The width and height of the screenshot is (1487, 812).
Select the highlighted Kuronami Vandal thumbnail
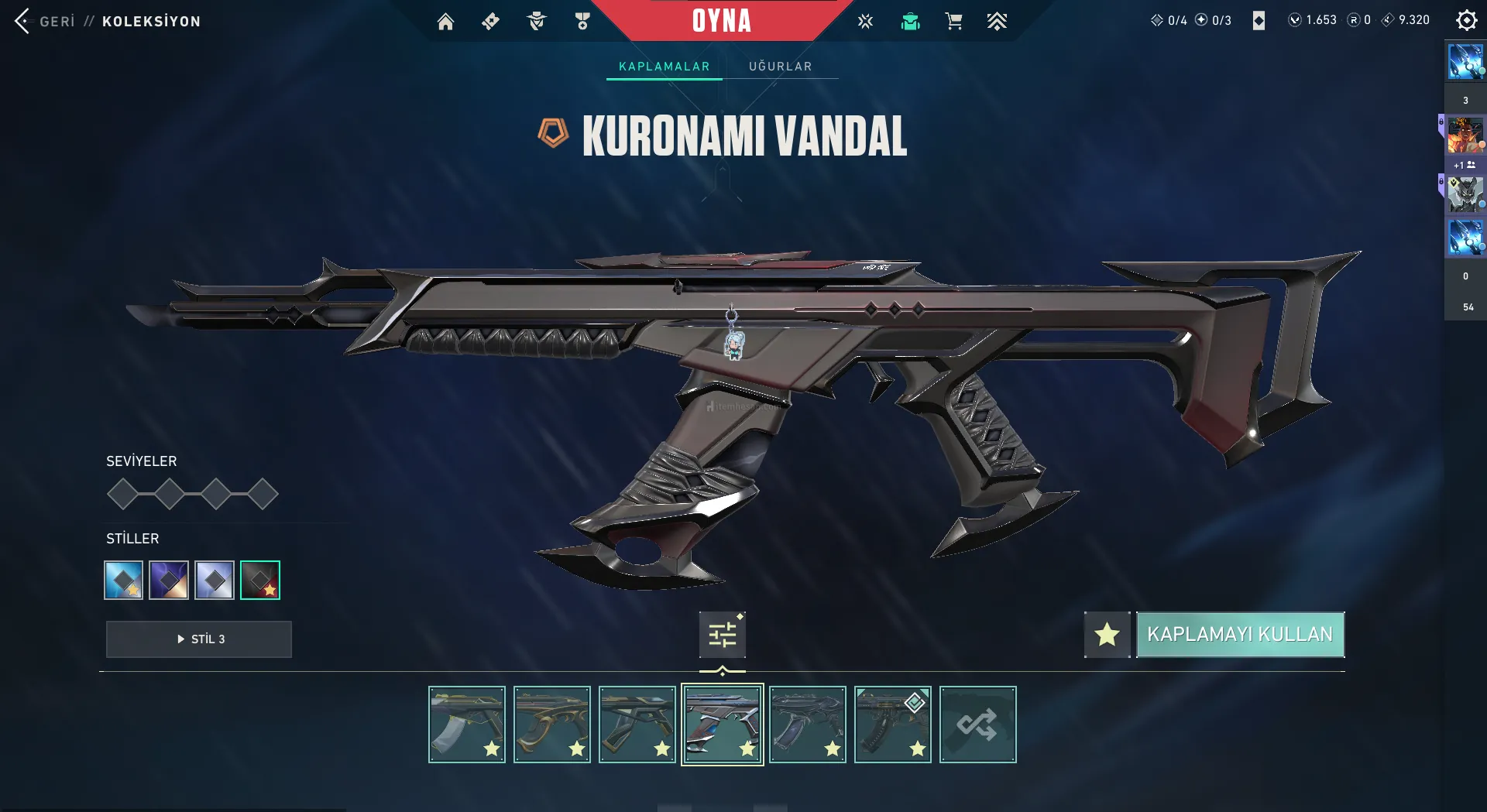722,725
